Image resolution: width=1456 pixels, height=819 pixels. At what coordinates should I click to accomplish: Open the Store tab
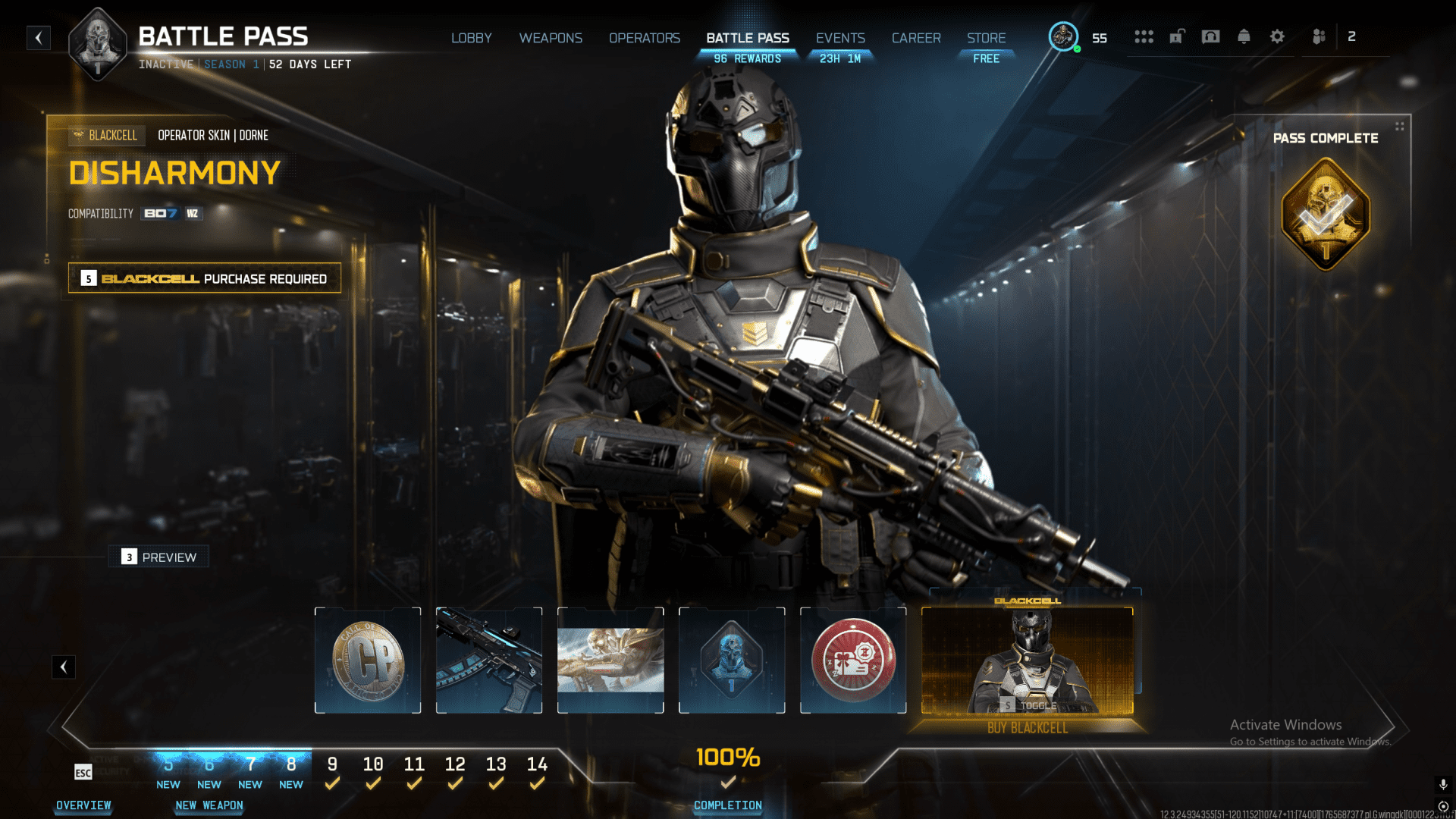(986, 38)
